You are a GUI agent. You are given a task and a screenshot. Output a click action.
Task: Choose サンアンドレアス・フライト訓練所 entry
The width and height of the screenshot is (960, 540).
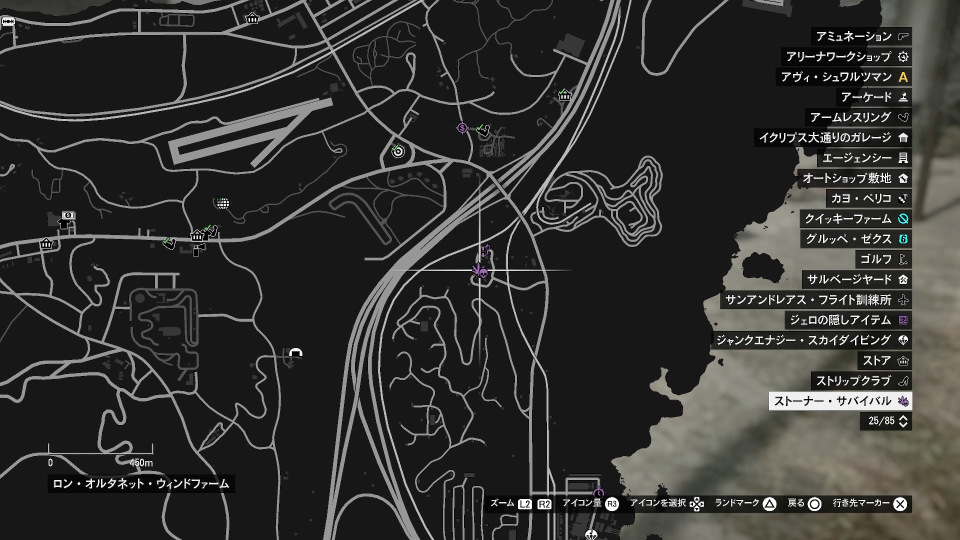pos(816,300)
